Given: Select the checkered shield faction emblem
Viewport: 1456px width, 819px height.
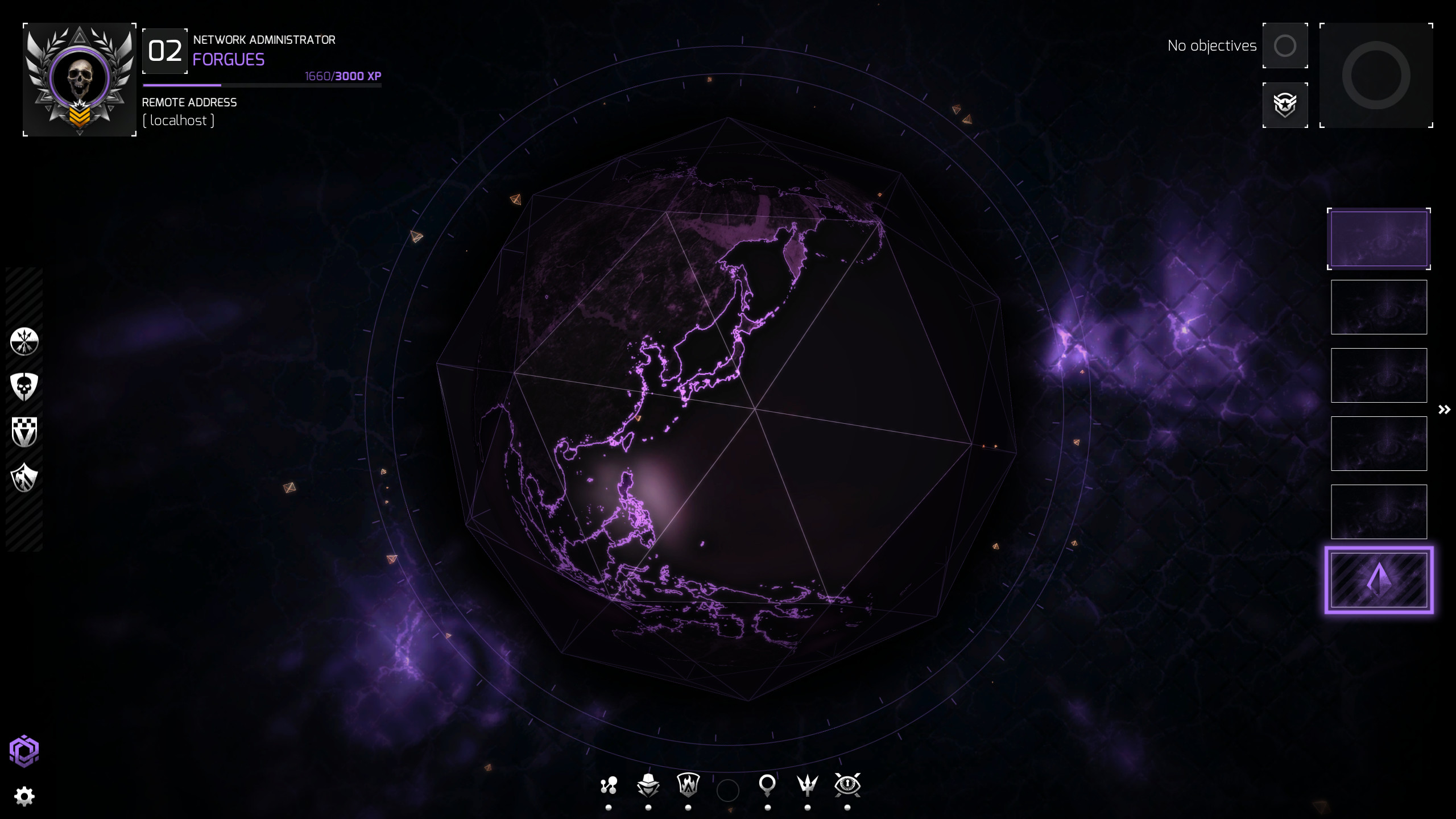Looking at the screenshot, I should pyautogui.click(x=24, y=432).
